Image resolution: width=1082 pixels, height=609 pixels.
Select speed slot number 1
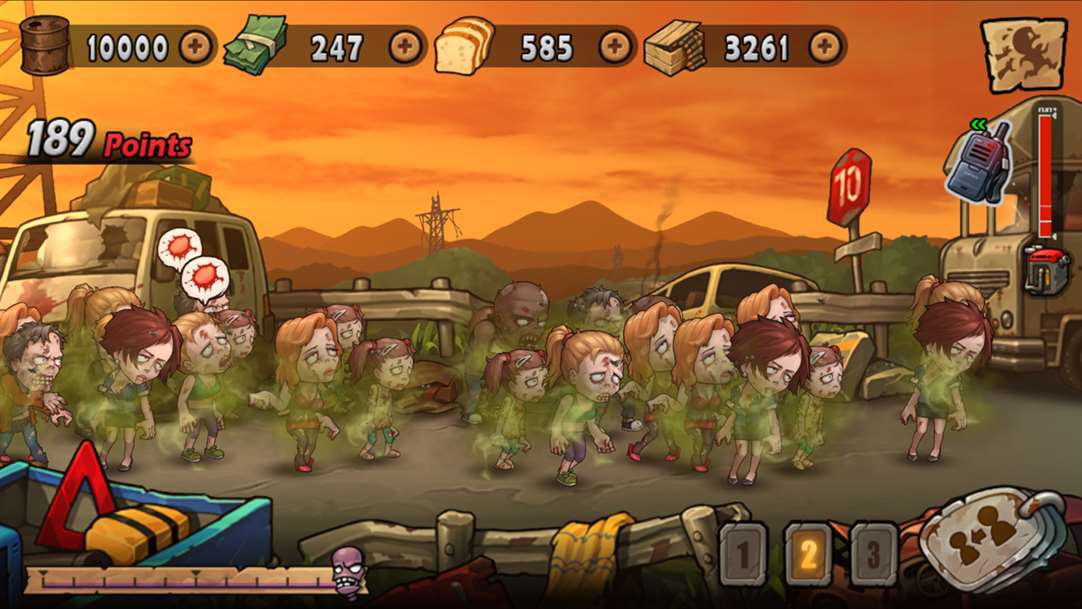tap(743, 553)
